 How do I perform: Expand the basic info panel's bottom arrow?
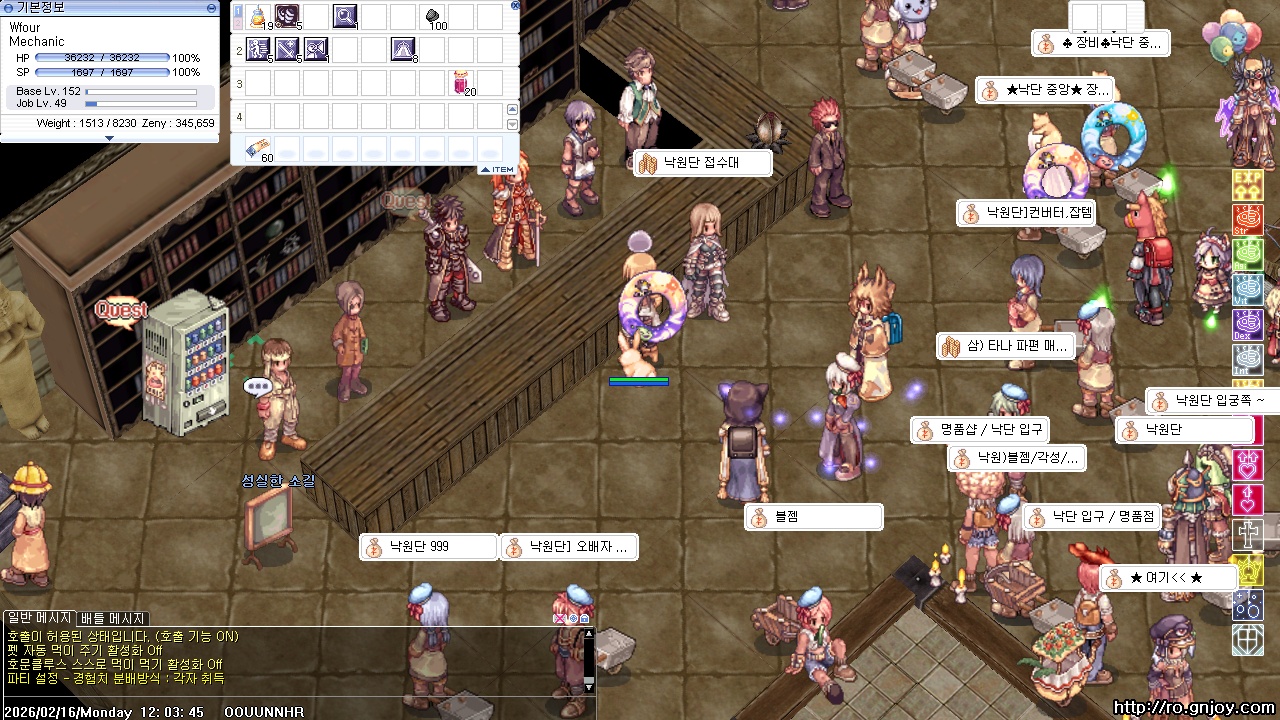click(109, 138)
